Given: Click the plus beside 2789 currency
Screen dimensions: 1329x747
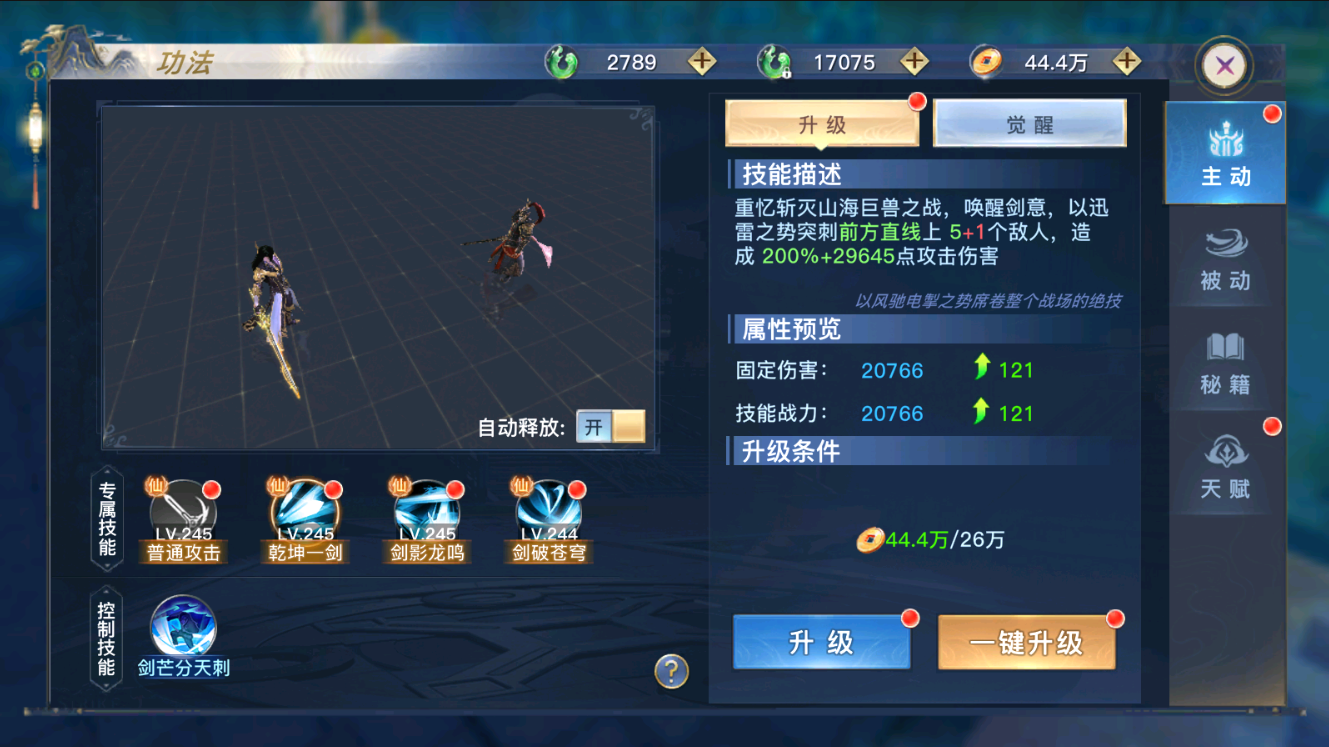Looking at the screenshot, I should [x=701, y=61].
